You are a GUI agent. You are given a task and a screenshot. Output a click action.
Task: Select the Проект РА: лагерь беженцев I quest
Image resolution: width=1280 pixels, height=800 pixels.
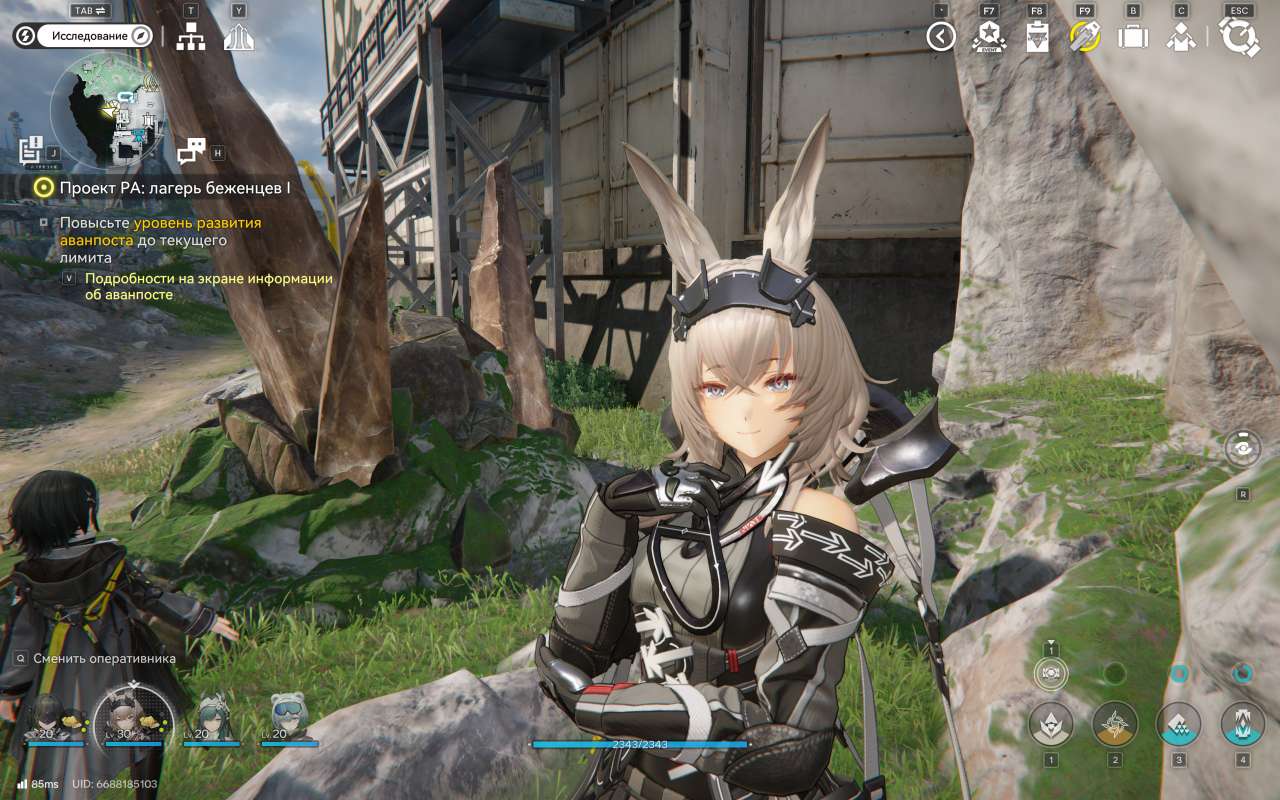tap(174, 187)
